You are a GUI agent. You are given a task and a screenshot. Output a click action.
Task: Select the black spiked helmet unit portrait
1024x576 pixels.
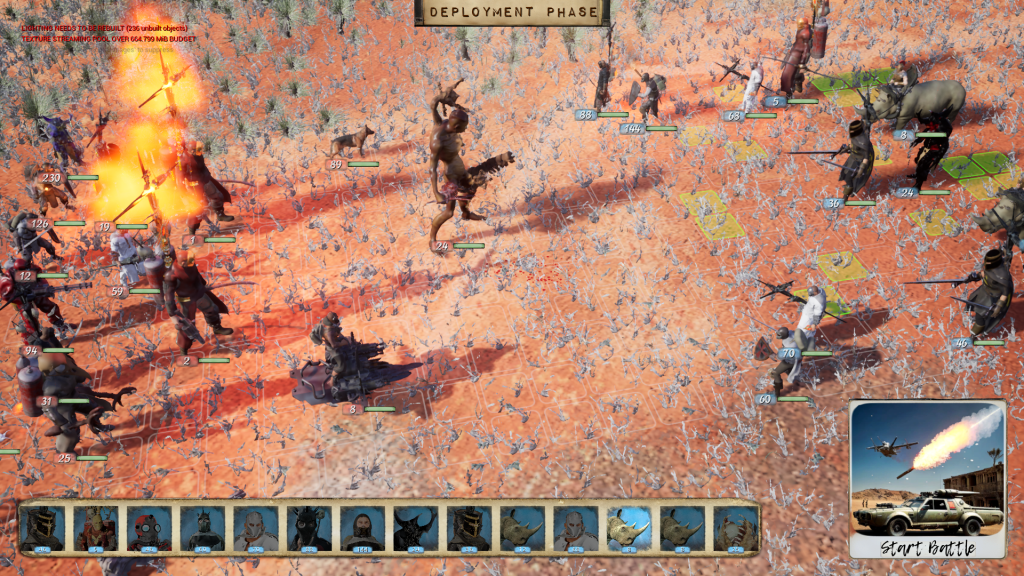pyautogui.click(x=308, y=528)
